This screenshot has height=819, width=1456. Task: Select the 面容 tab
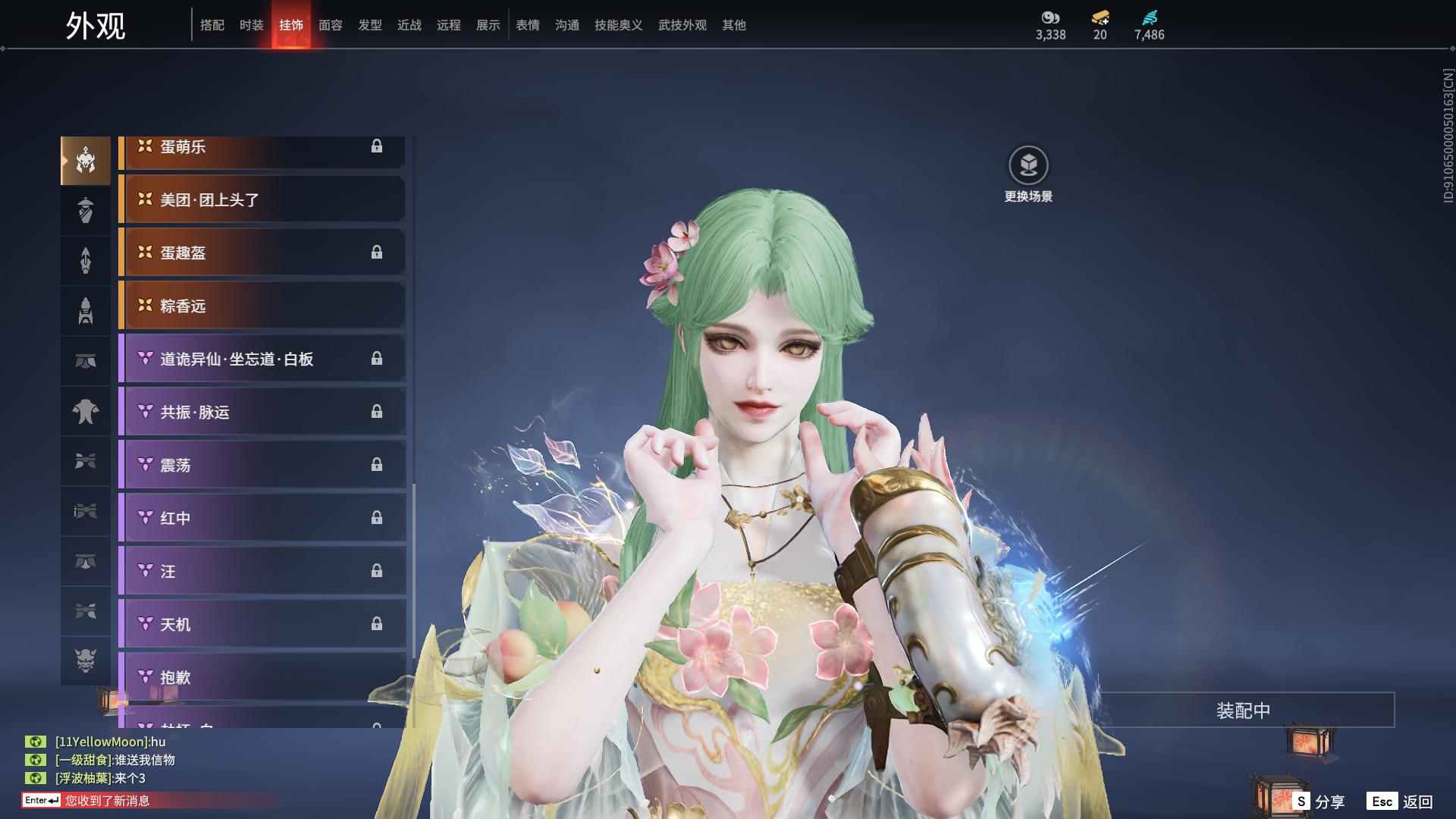331,25
